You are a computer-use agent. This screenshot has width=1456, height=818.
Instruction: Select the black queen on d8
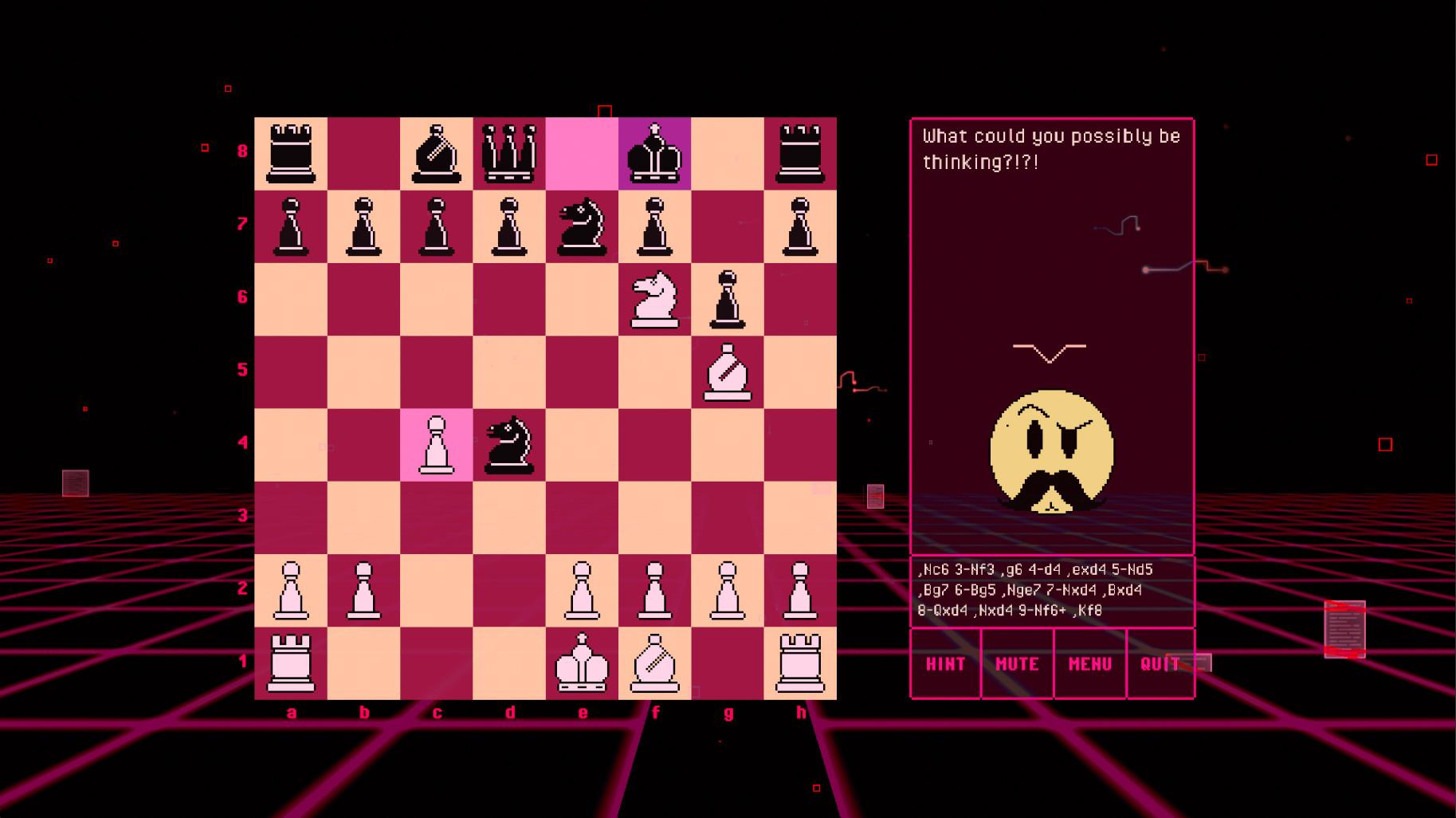click(510, 153)
